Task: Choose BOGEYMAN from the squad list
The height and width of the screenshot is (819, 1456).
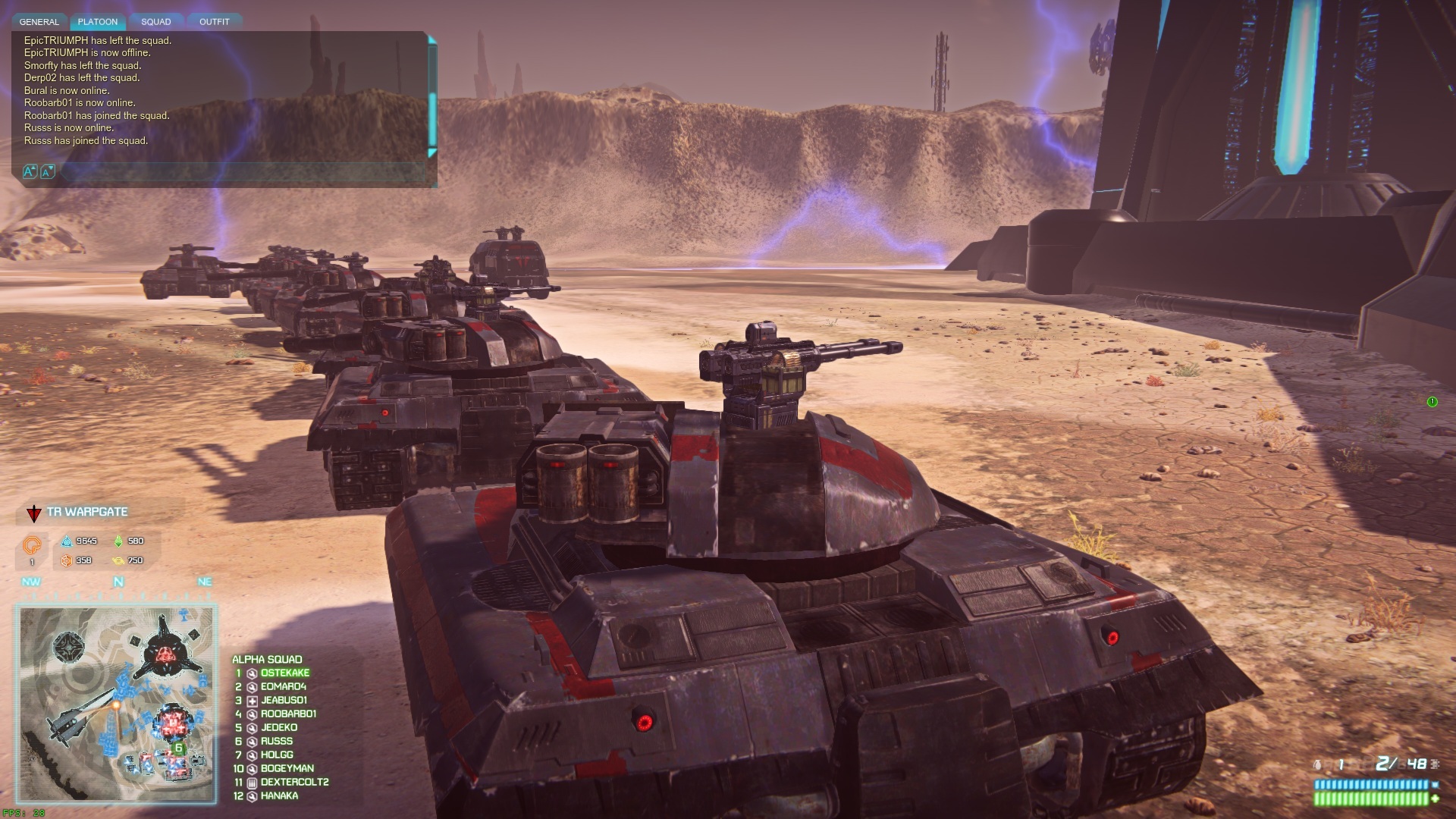Action: click(287, 769)
